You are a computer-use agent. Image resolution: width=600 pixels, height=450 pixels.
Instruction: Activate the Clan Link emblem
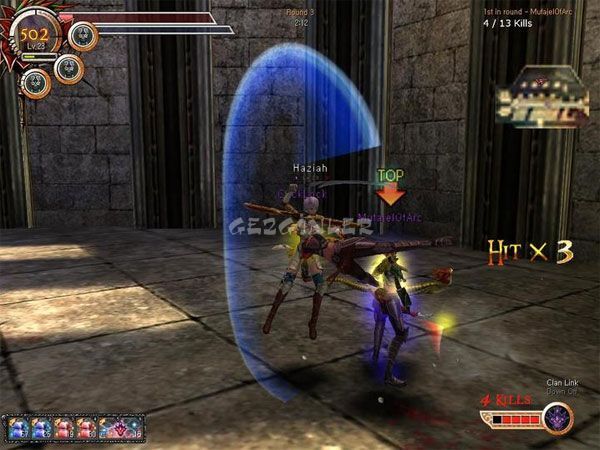point(558,417)
